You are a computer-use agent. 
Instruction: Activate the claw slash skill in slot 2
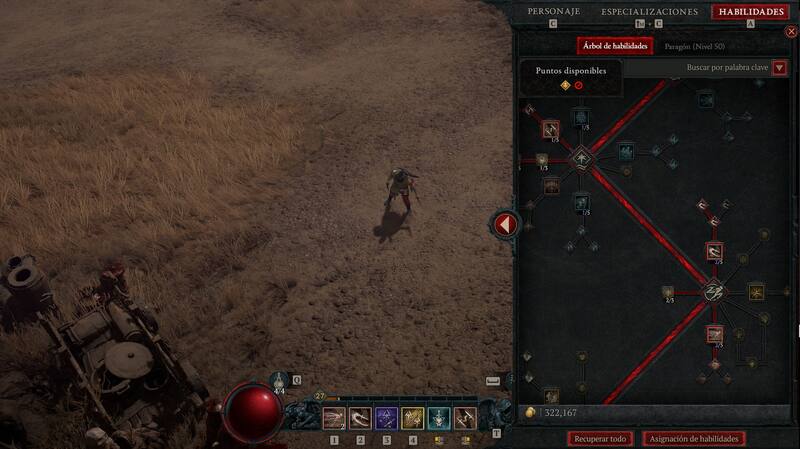tap(360, 418)
